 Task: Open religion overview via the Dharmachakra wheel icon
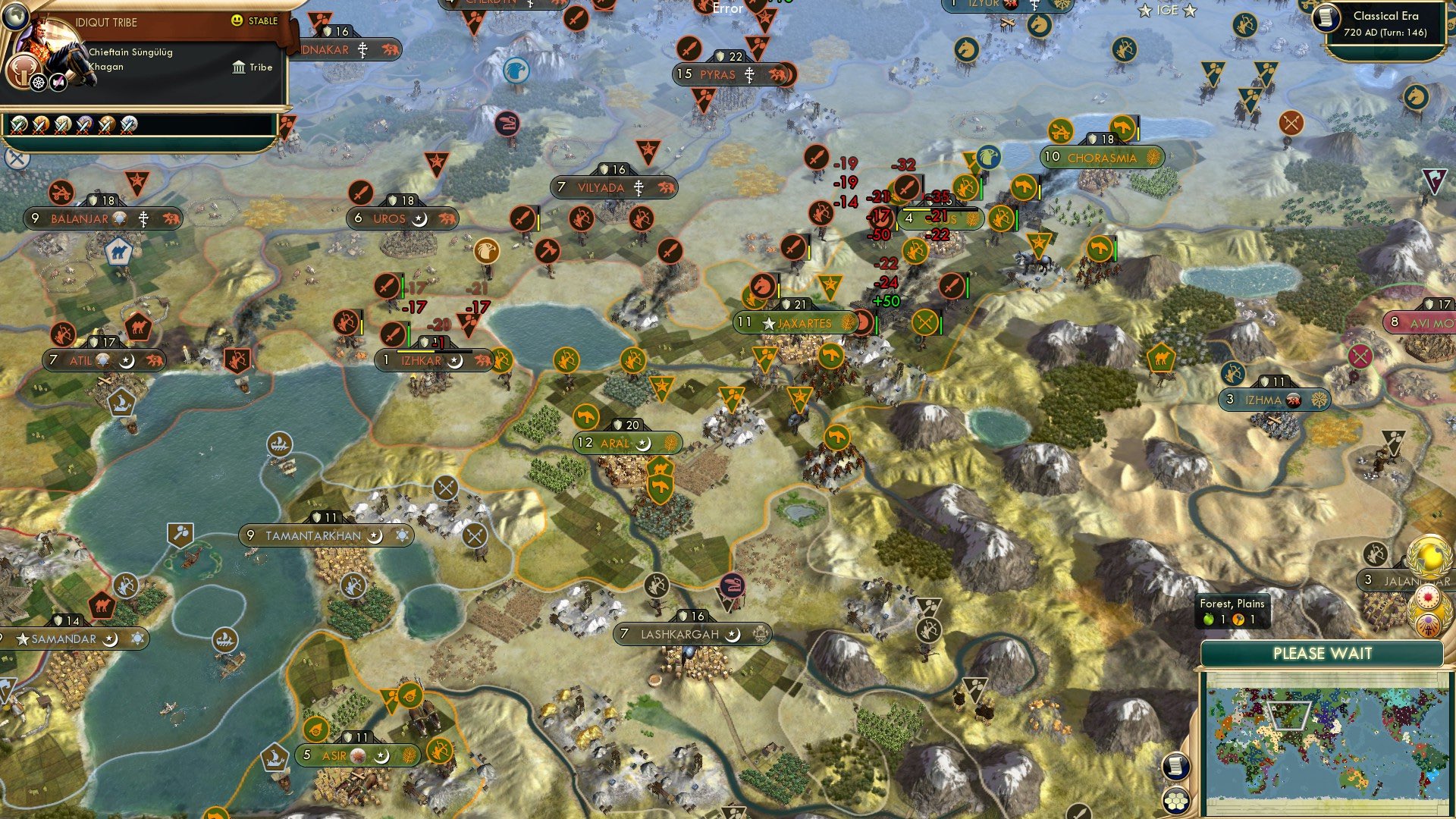38,82
